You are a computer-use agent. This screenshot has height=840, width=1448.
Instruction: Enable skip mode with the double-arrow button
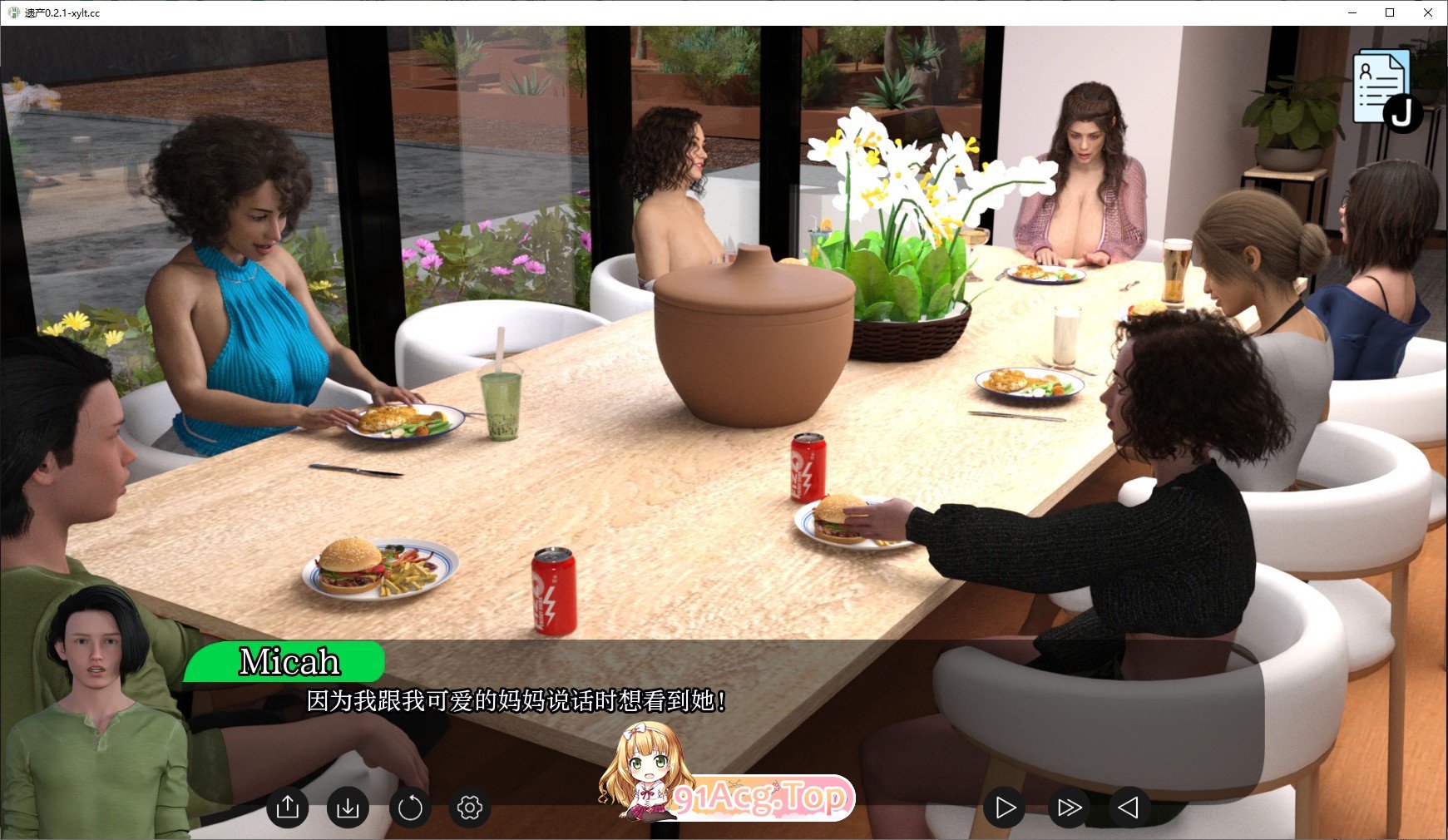1069,807
